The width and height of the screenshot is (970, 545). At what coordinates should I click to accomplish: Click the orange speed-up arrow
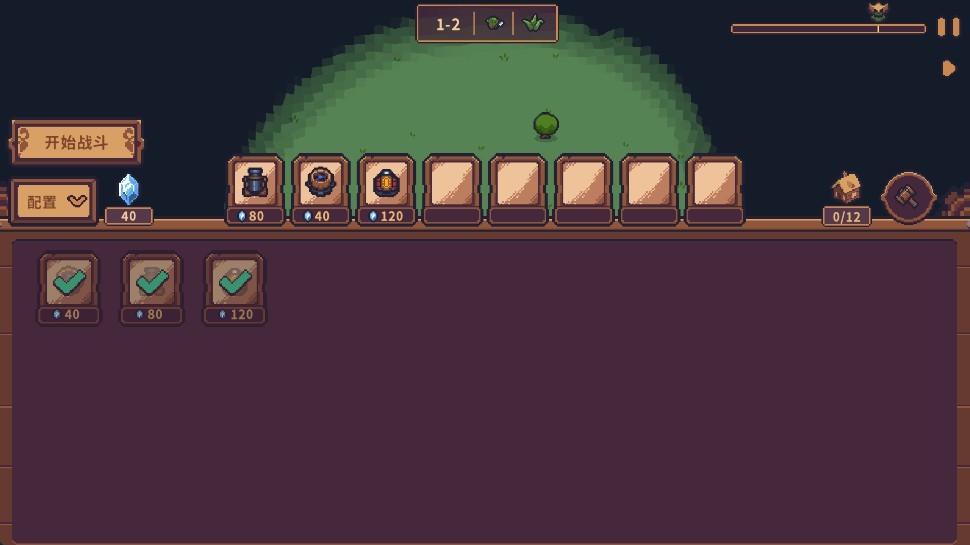coord(949,68)
